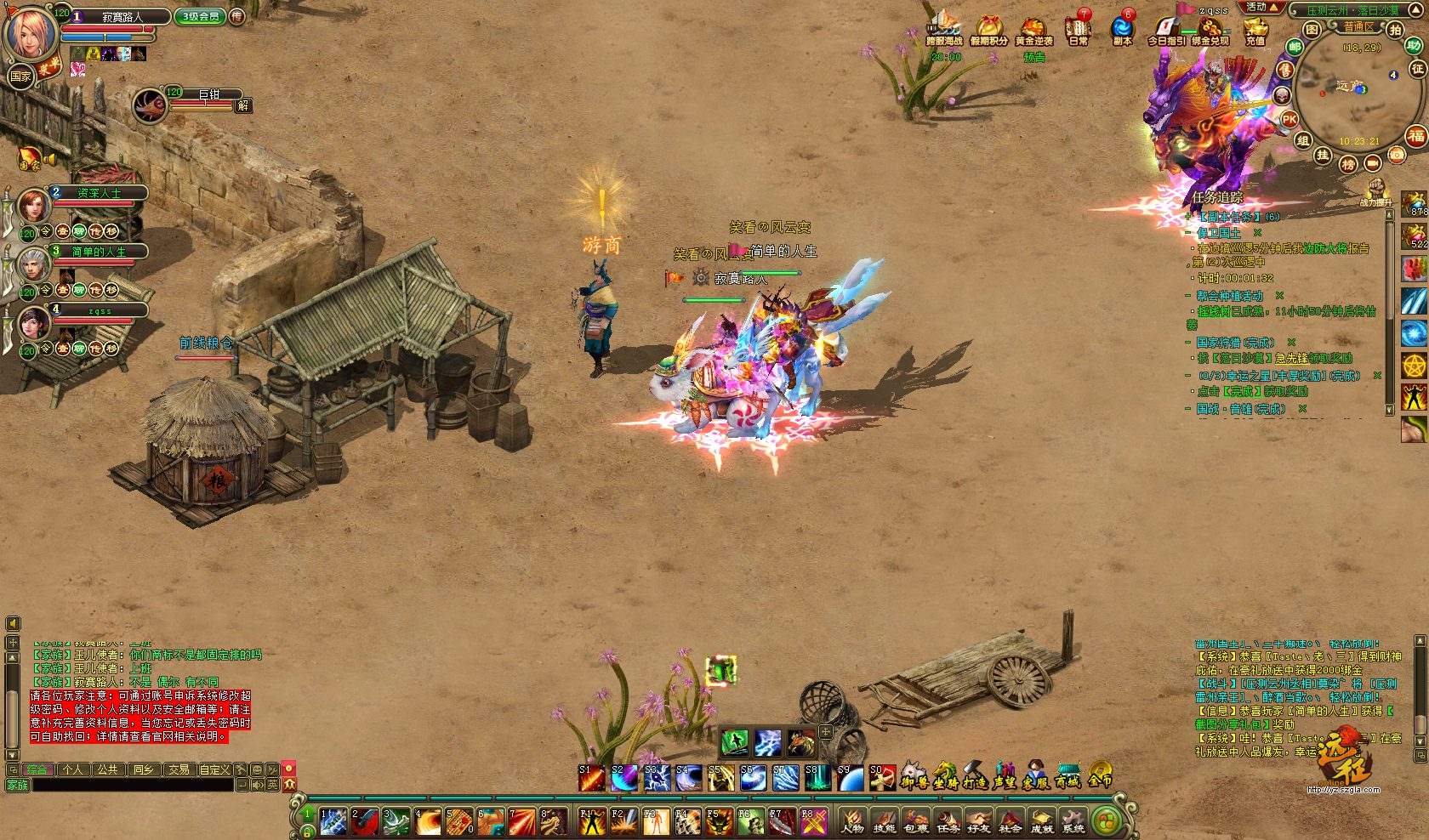The width and height of the screenshot is (1429, 840).
Task: Open the 系统 system settings menu
Action: click(x=1073, y=822)
